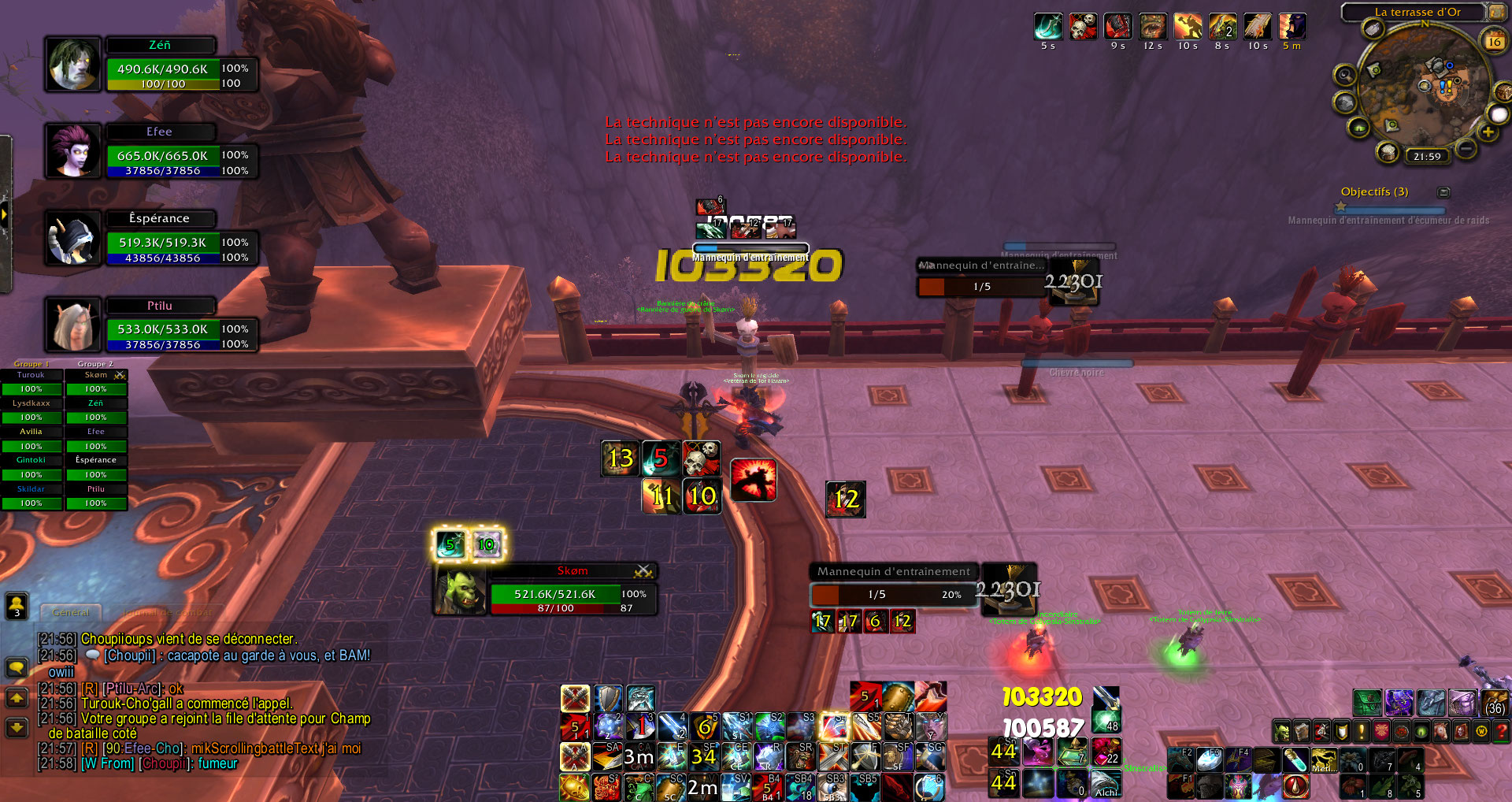
Task: Zoom in the minimap with plus button
Action: point(1488,132)
